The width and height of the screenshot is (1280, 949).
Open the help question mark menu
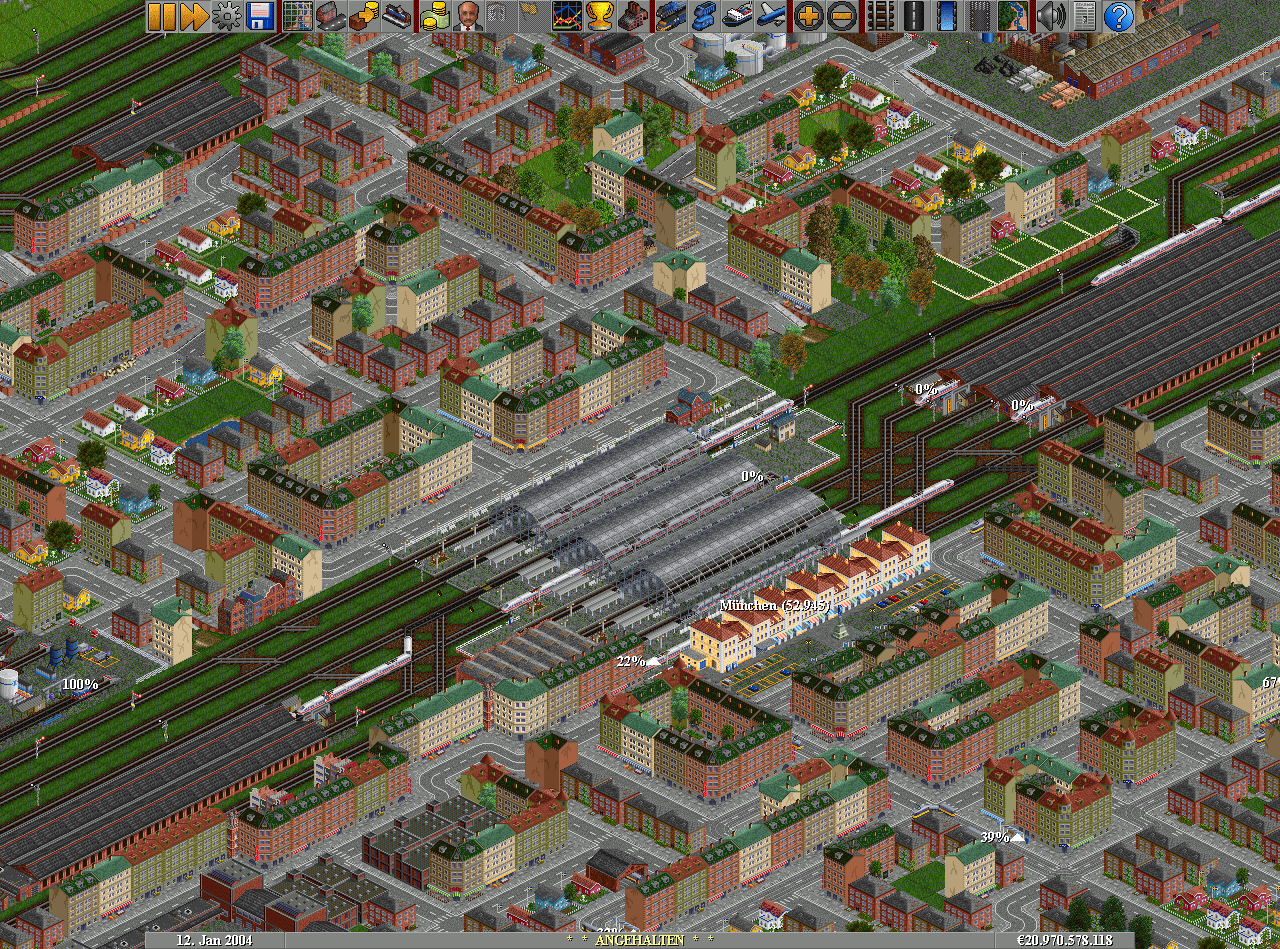point(1119,16)
